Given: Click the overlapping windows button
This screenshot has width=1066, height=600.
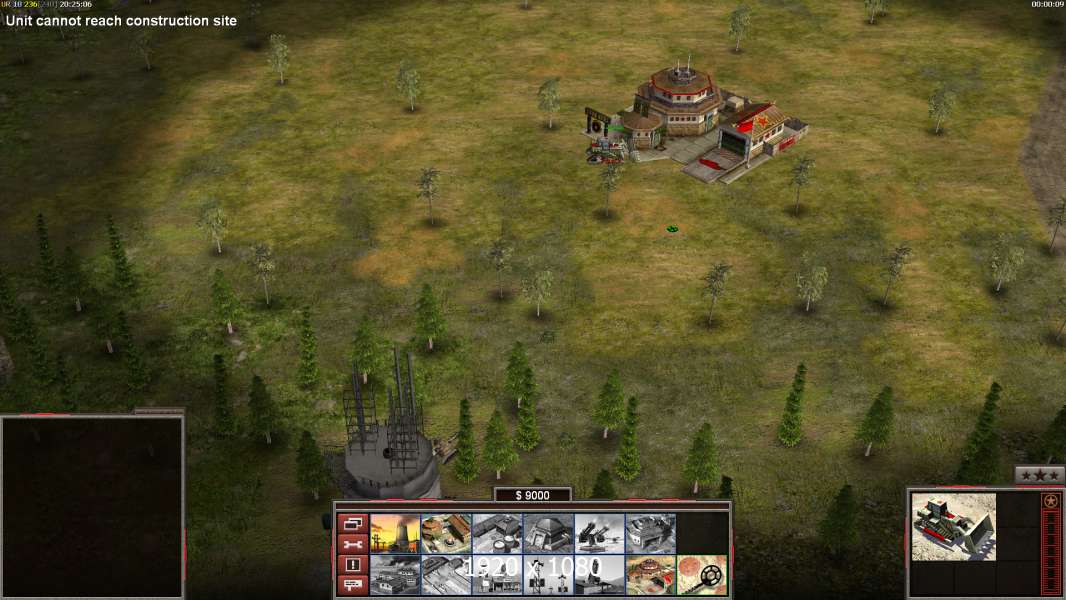Looking at the screenshot, I should [x=352, y=523].
